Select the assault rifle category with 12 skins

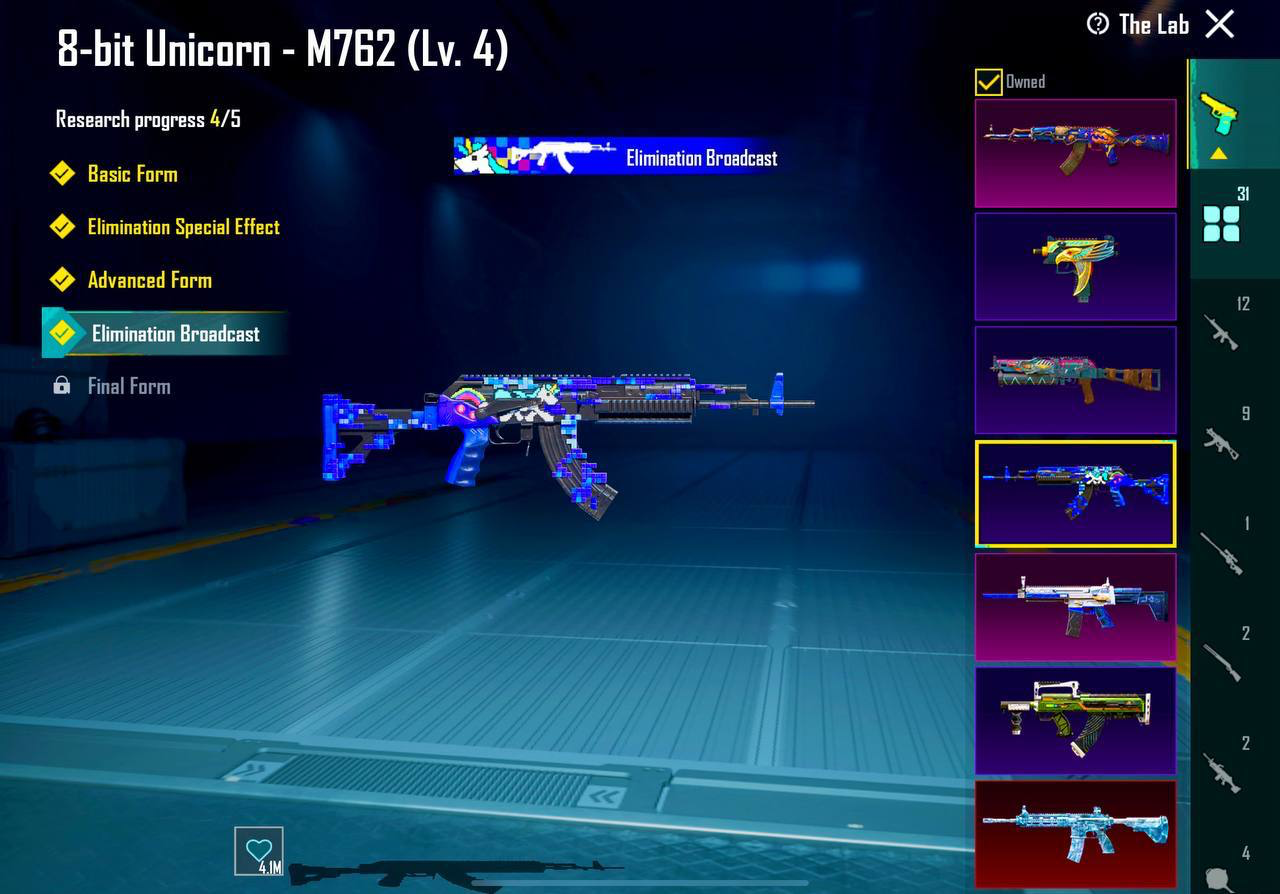point(1221,332)
